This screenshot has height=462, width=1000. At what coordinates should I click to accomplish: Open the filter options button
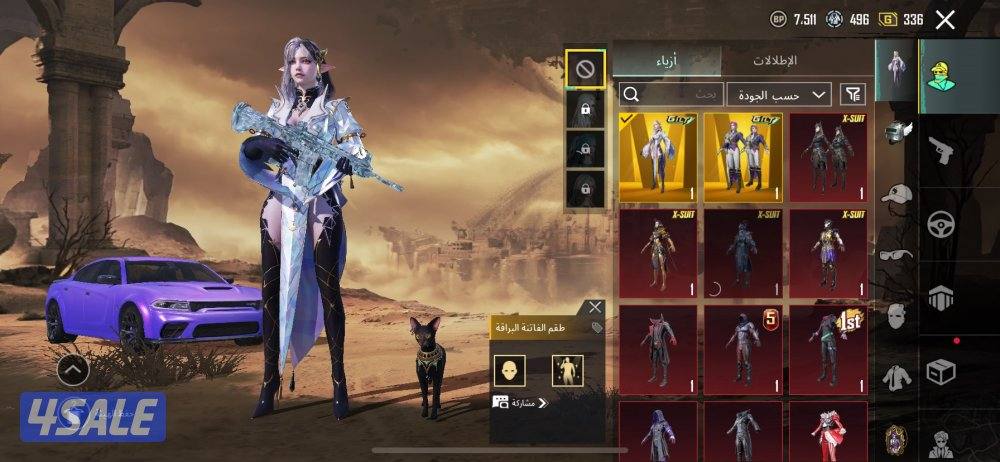tap(852, 94)
